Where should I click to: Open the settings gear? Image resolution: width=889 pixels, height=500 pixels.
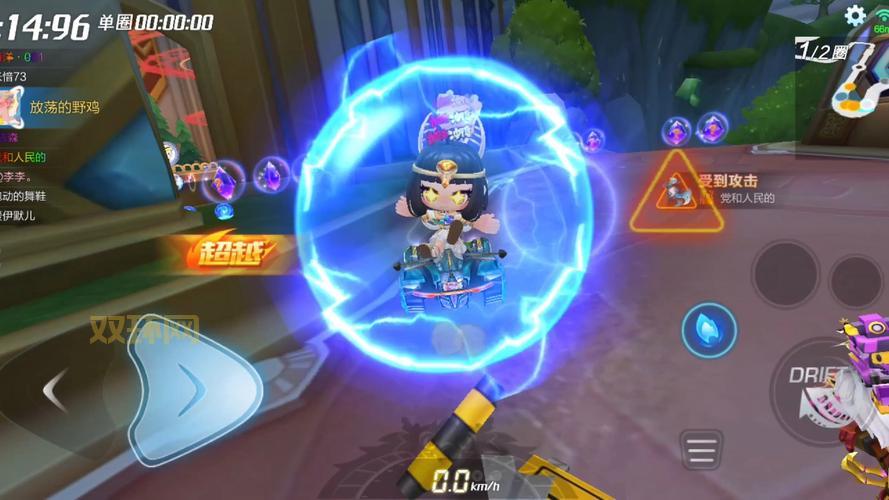(x=855, y=15)
